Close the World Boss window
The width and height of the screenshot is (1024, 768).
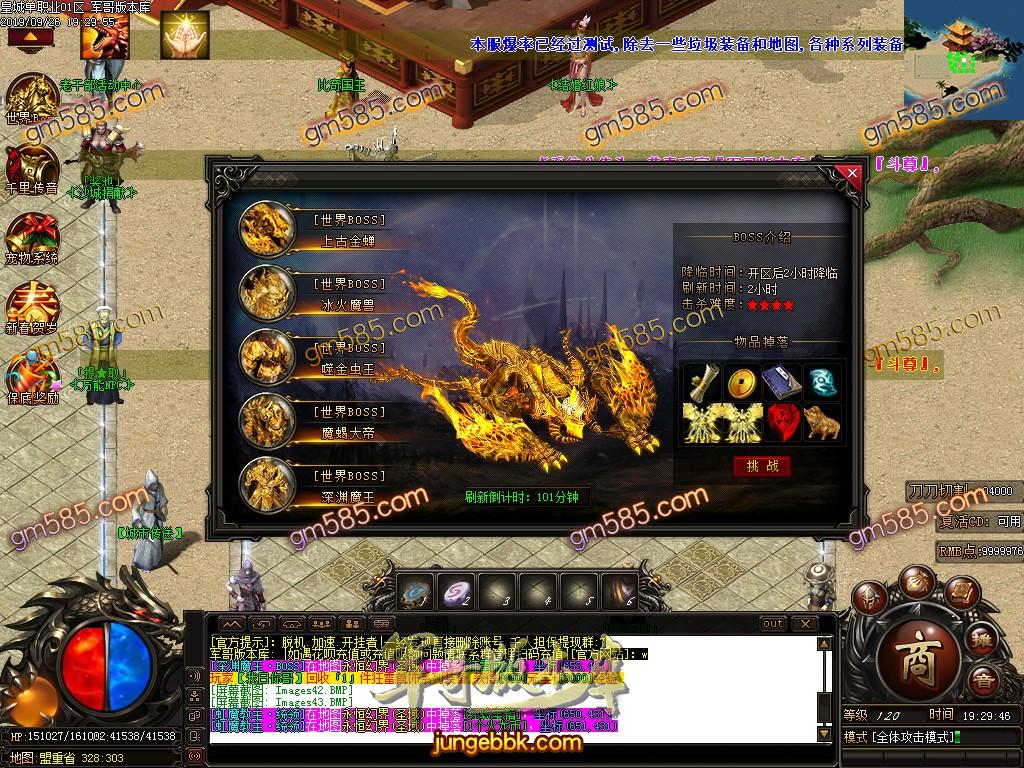click(852, 173)
